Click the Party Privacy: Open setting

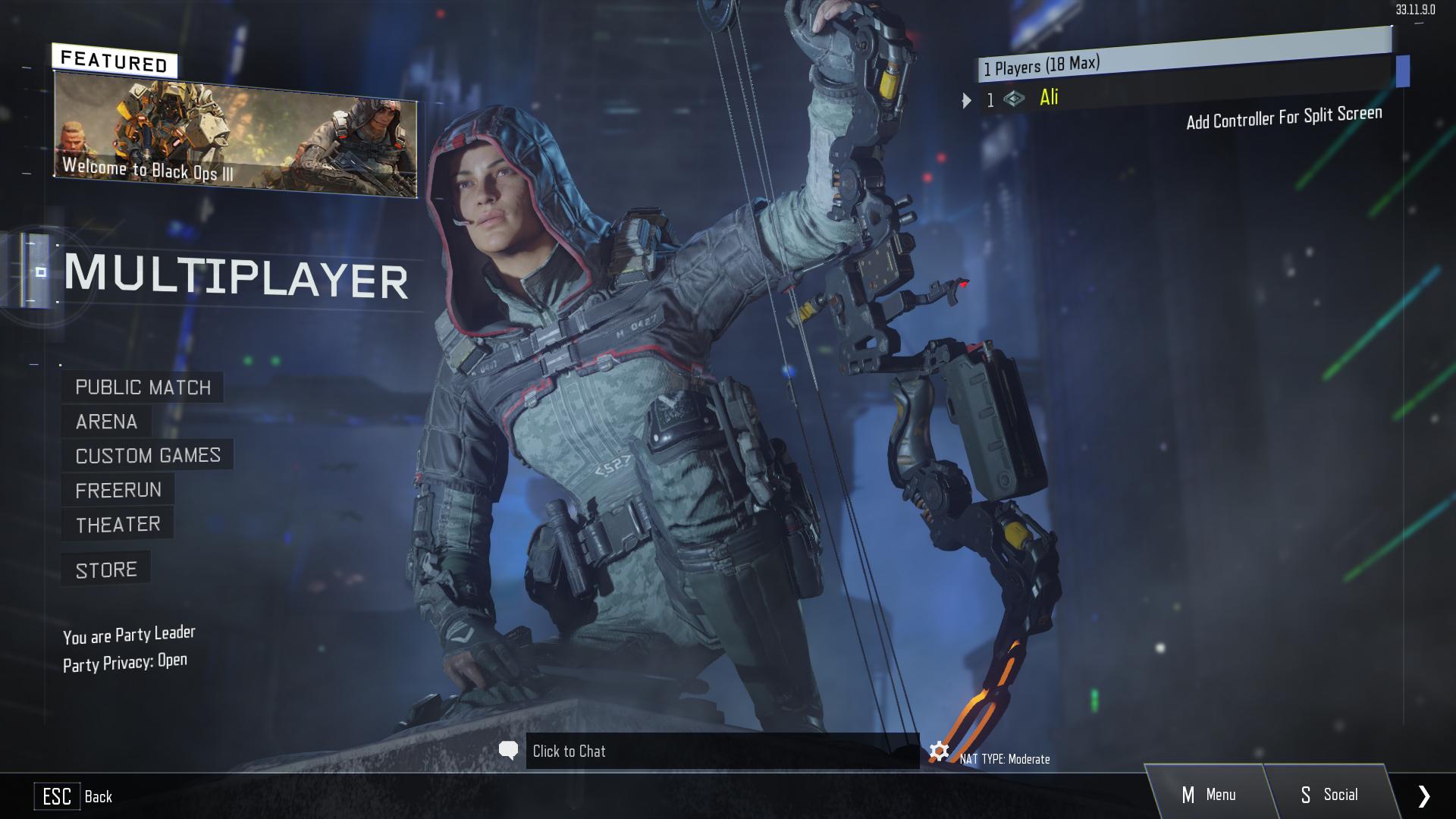click(125, 663)
